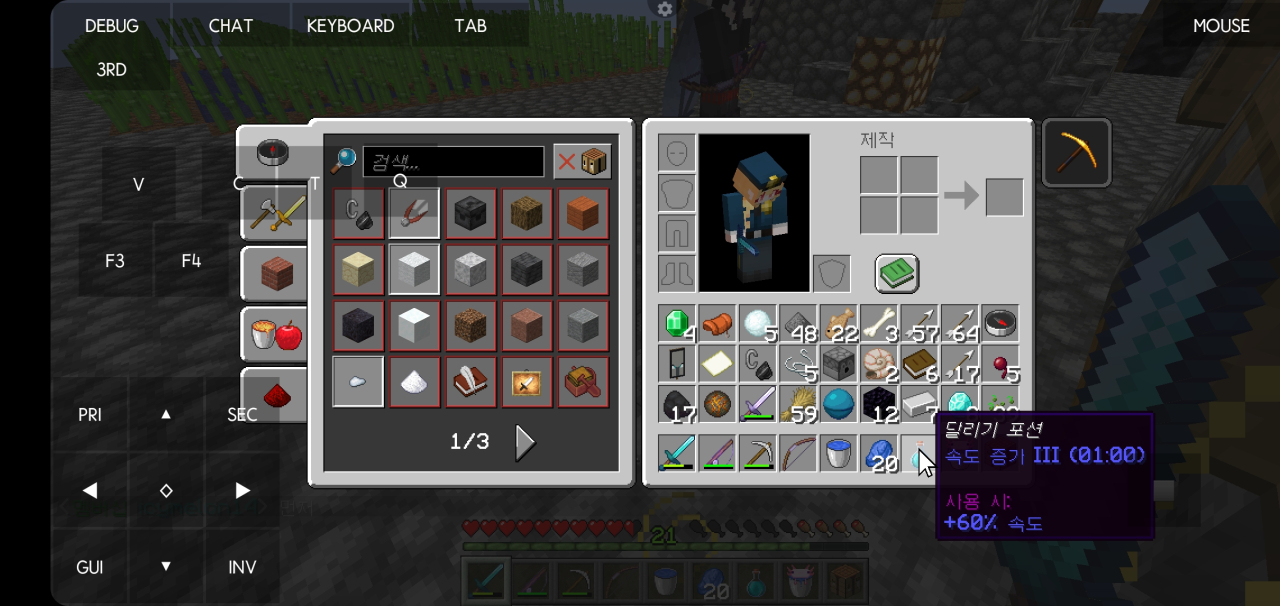Choose the bow in the inventory hotbar
1280x606 pixels.
798,453
